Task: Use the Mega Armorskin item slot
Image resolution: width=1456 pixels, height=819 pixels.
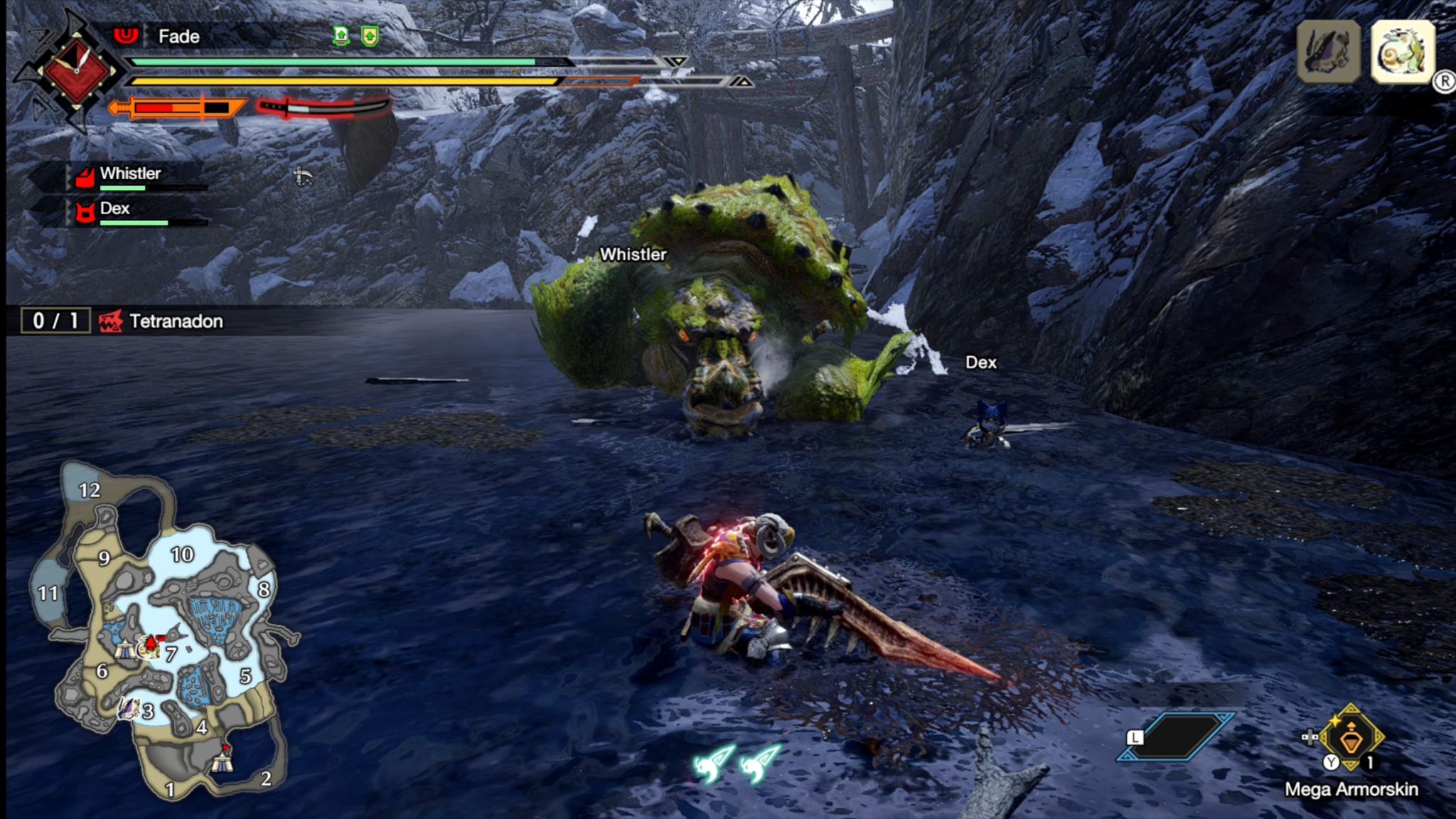Action: (1350, 739)
